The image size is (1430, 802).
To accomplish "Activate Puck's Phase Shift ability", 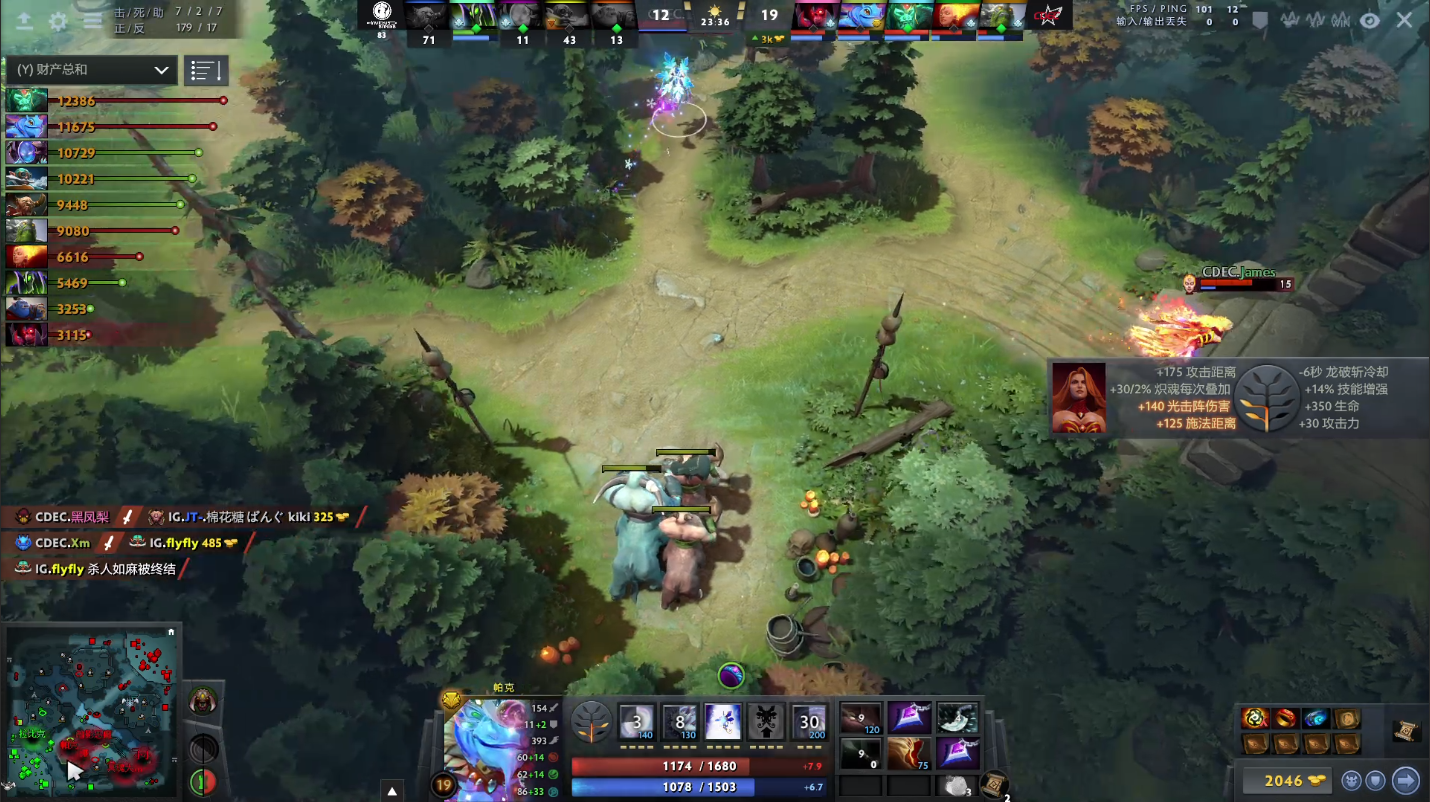I will pos(723,721).
